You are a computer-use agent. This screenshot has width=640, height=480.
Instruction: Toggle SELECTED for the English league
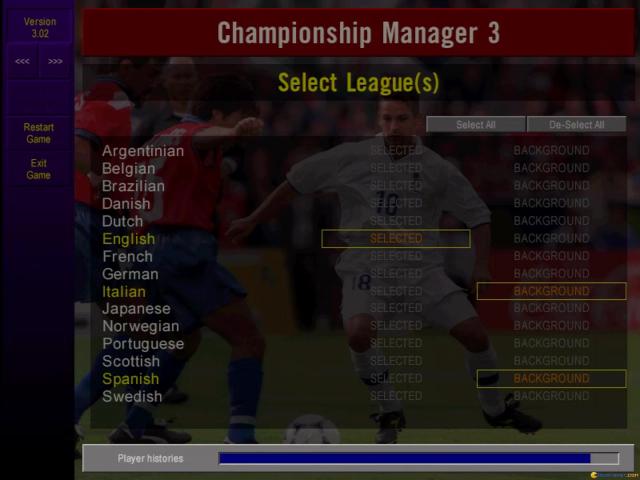[x=396, y=239]
